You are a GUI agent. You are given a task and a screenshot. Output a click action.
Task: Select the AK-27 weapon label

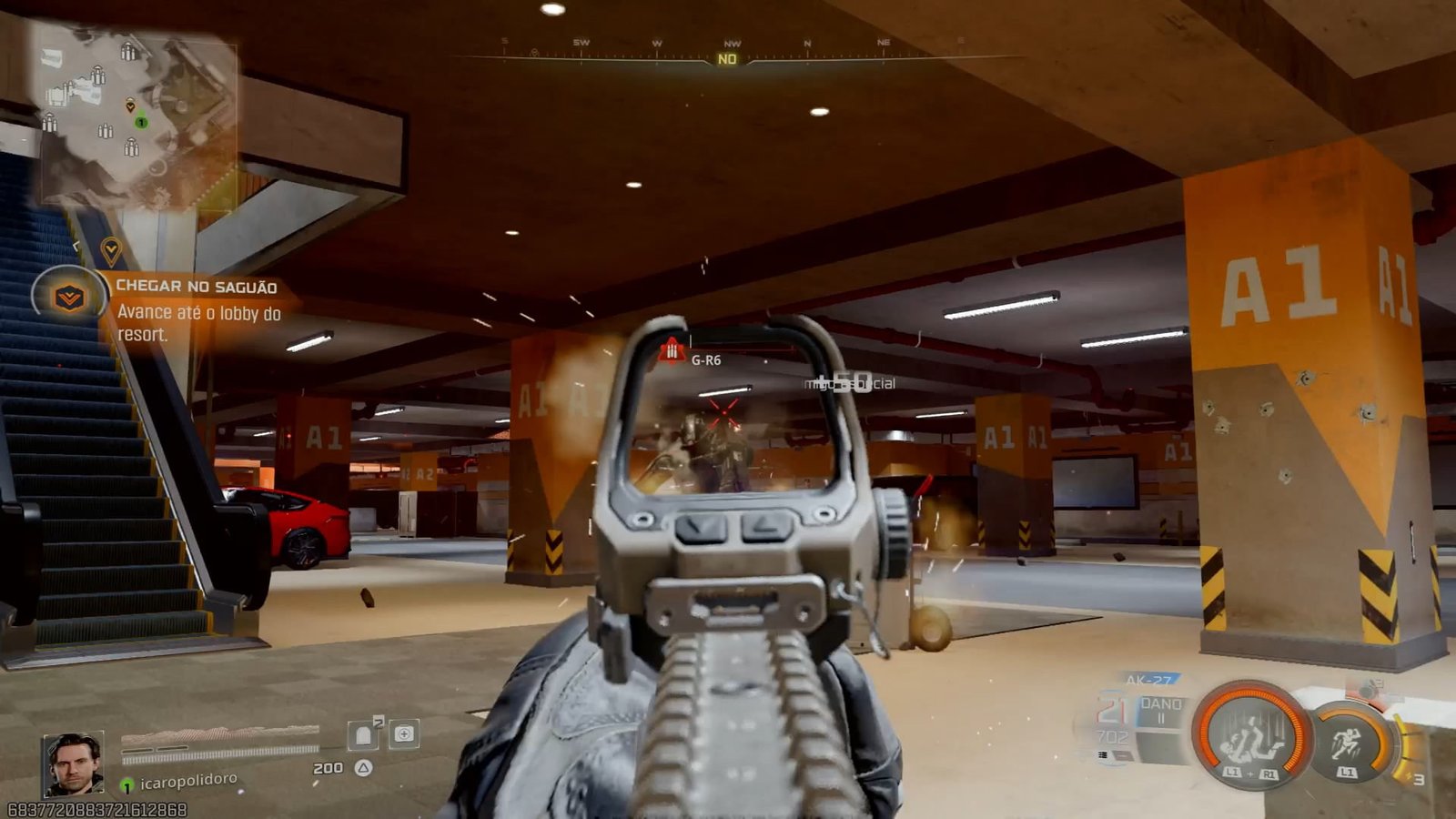1148,680
